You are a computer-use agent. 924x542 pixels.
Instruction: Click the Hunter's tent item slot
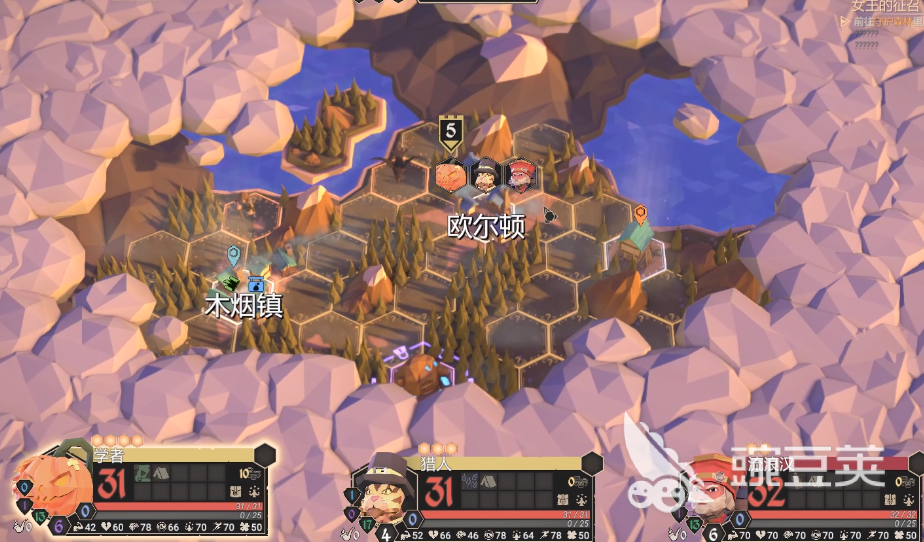[x=487, y=480]
